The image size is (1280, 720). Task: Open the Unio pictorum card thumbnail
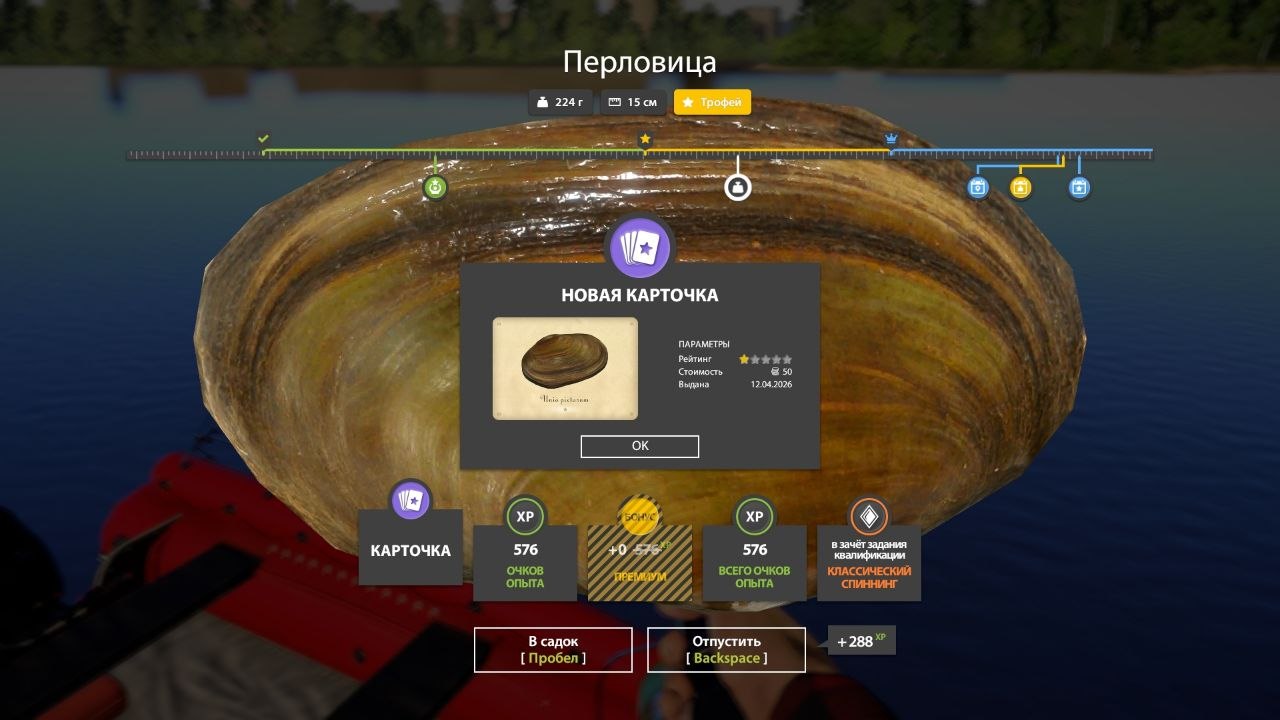[x=565, y=368]
